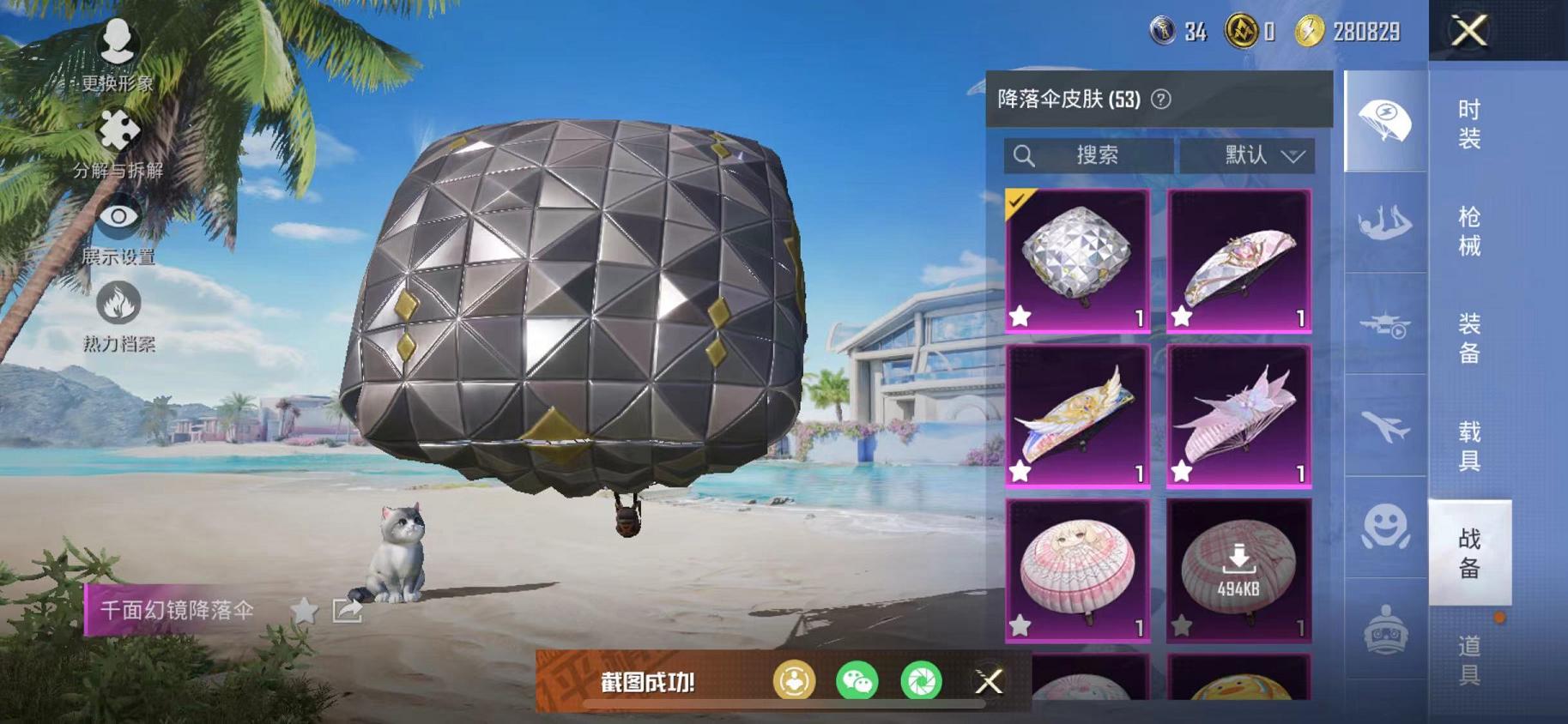1568x724 pixels.
Task: Open the help tooltip next to 降落伞皮肤
Action: [1160, 98]
